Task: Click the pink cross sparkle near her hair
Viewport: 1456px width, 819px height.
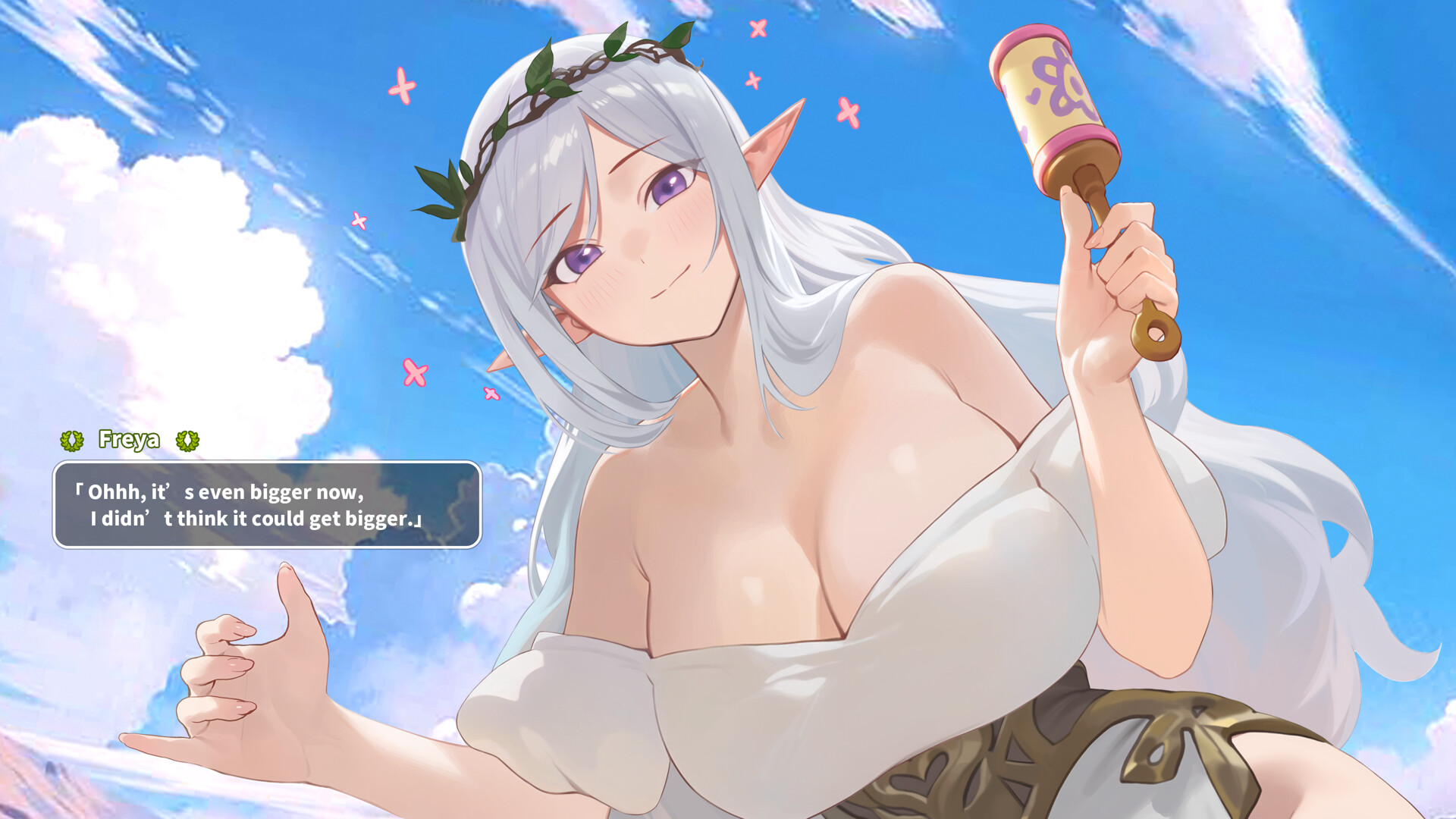Action: tap(402, 83)
